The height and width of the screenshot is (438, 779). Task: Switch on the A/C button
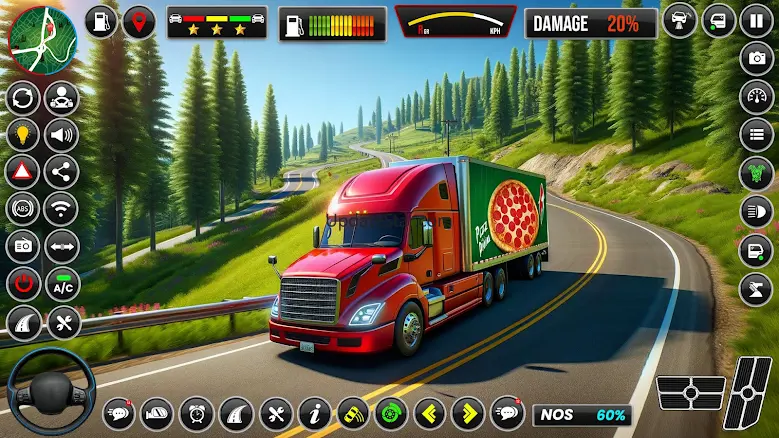click(x=62, y=284)
